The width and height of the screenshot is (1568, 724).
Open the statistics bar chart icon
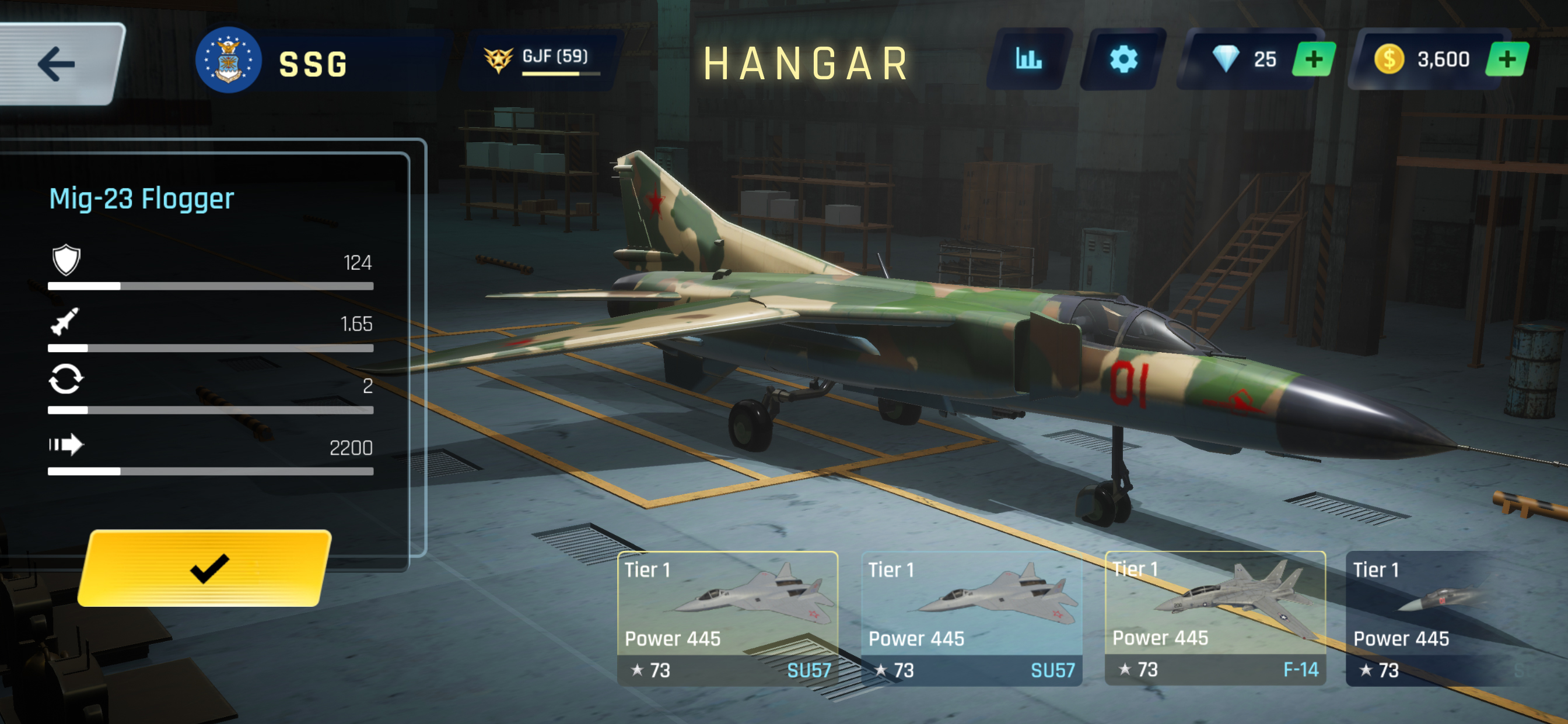point(1028,59)
